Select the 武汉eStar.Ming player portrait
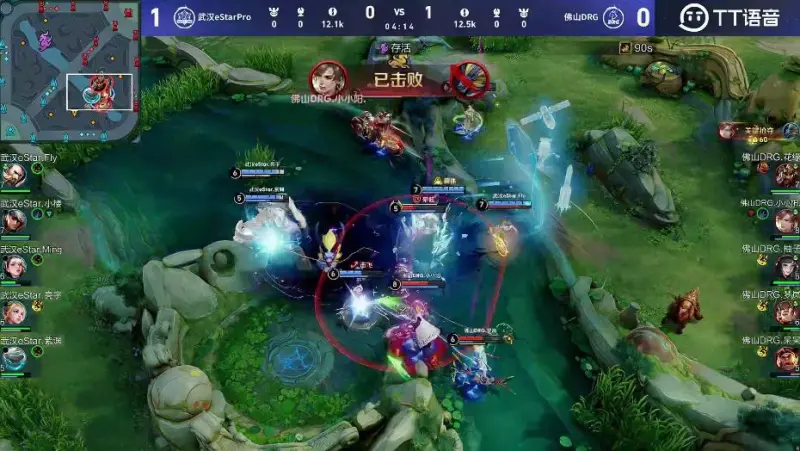800x451 pixels. point(14,267)
